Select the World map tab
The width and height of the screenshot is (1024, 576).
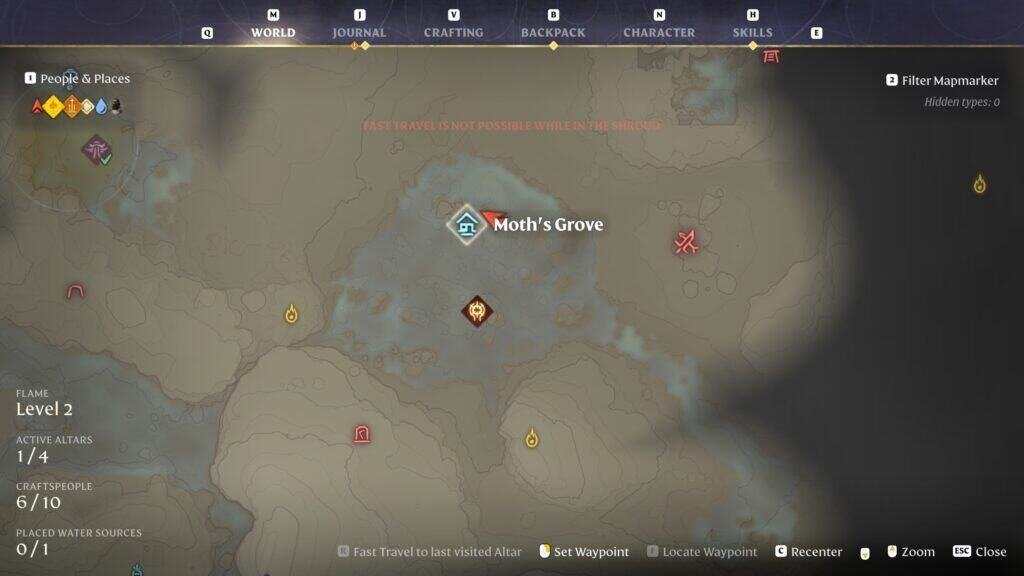coord(273,32)
